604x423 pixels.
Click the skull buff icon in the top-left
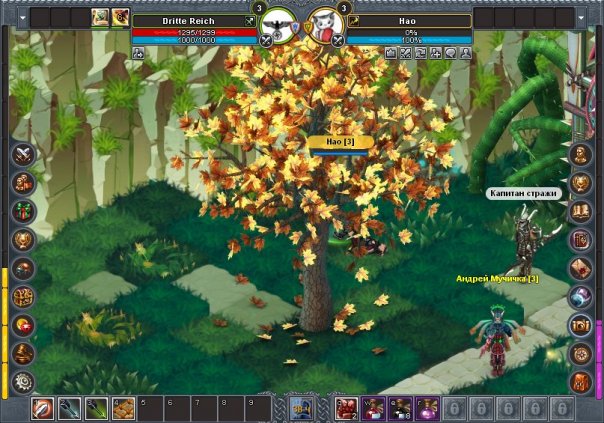click(121, 16)
